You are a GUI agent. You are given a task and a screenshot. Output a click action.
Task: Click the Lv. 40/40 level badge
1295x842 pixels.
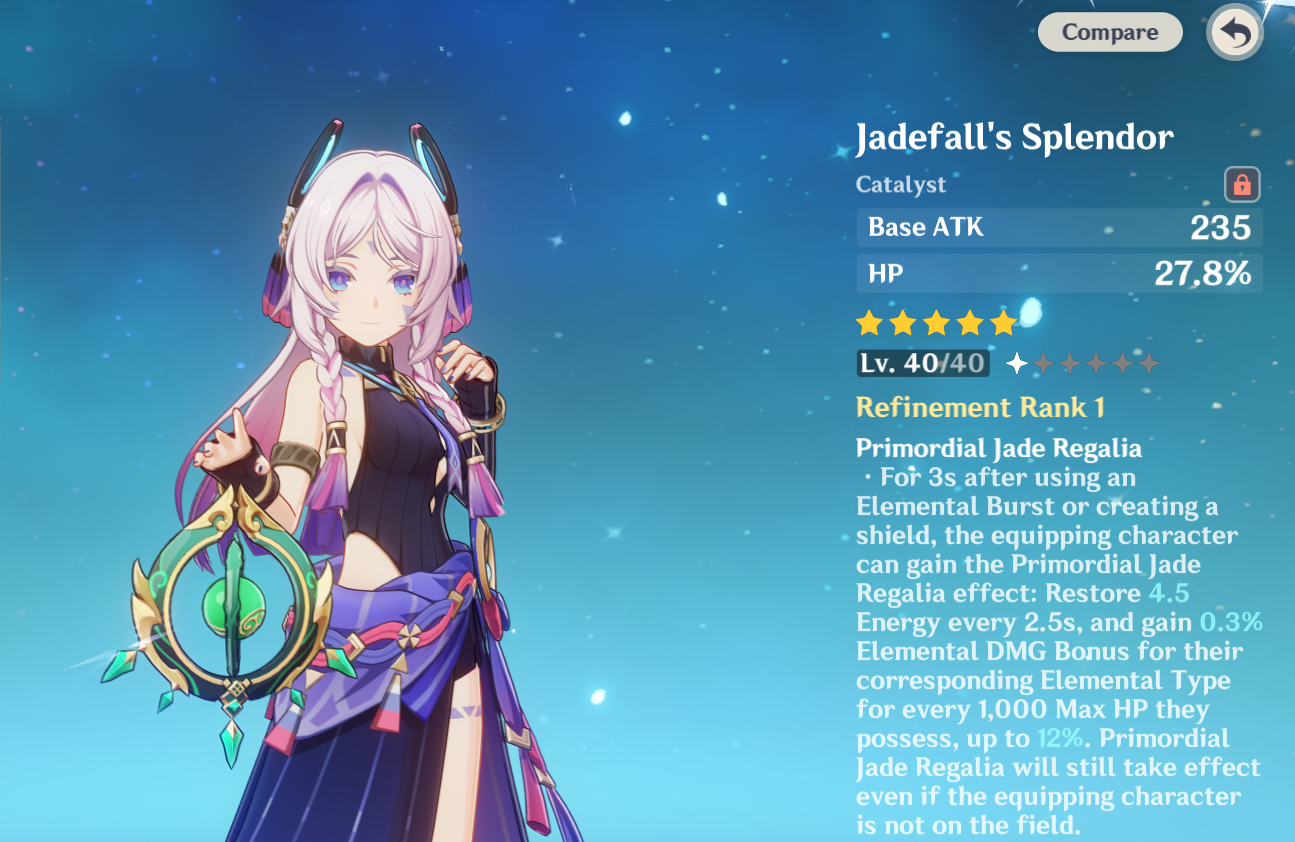pyautogui.click(x=920, y=364)
